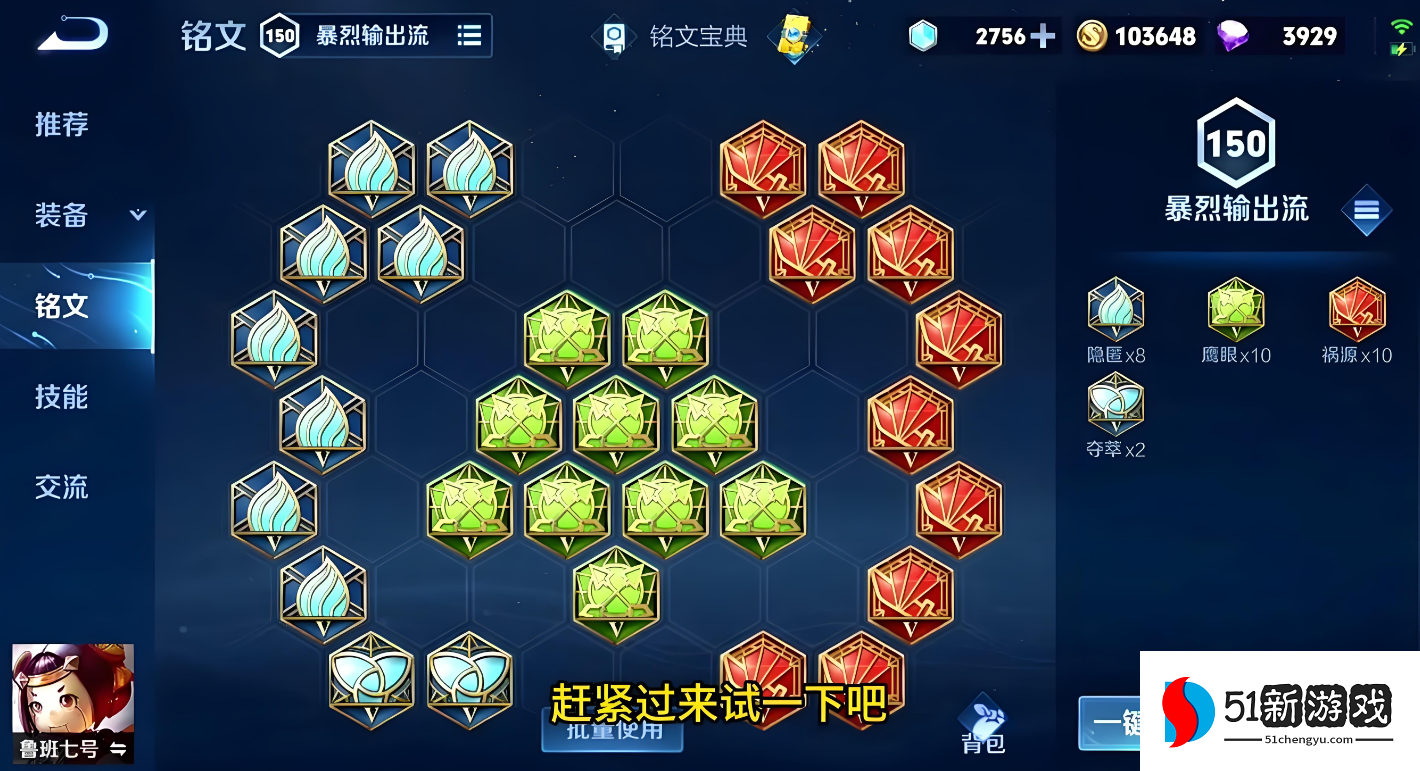Open the purple gem currency panel

click(x=1234, y=35)
